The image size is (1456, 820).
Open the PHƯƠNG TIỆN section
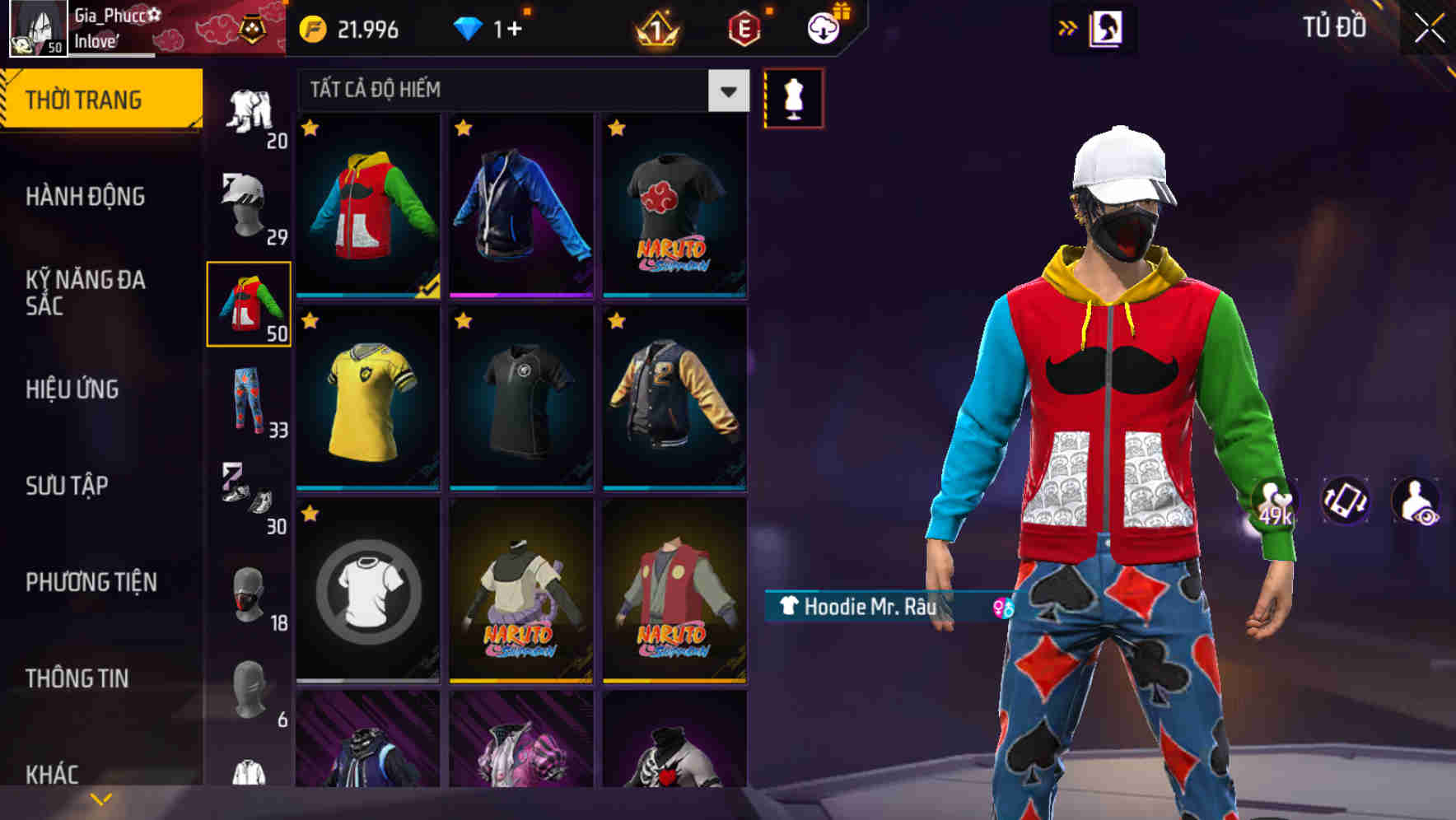[91, 580]
